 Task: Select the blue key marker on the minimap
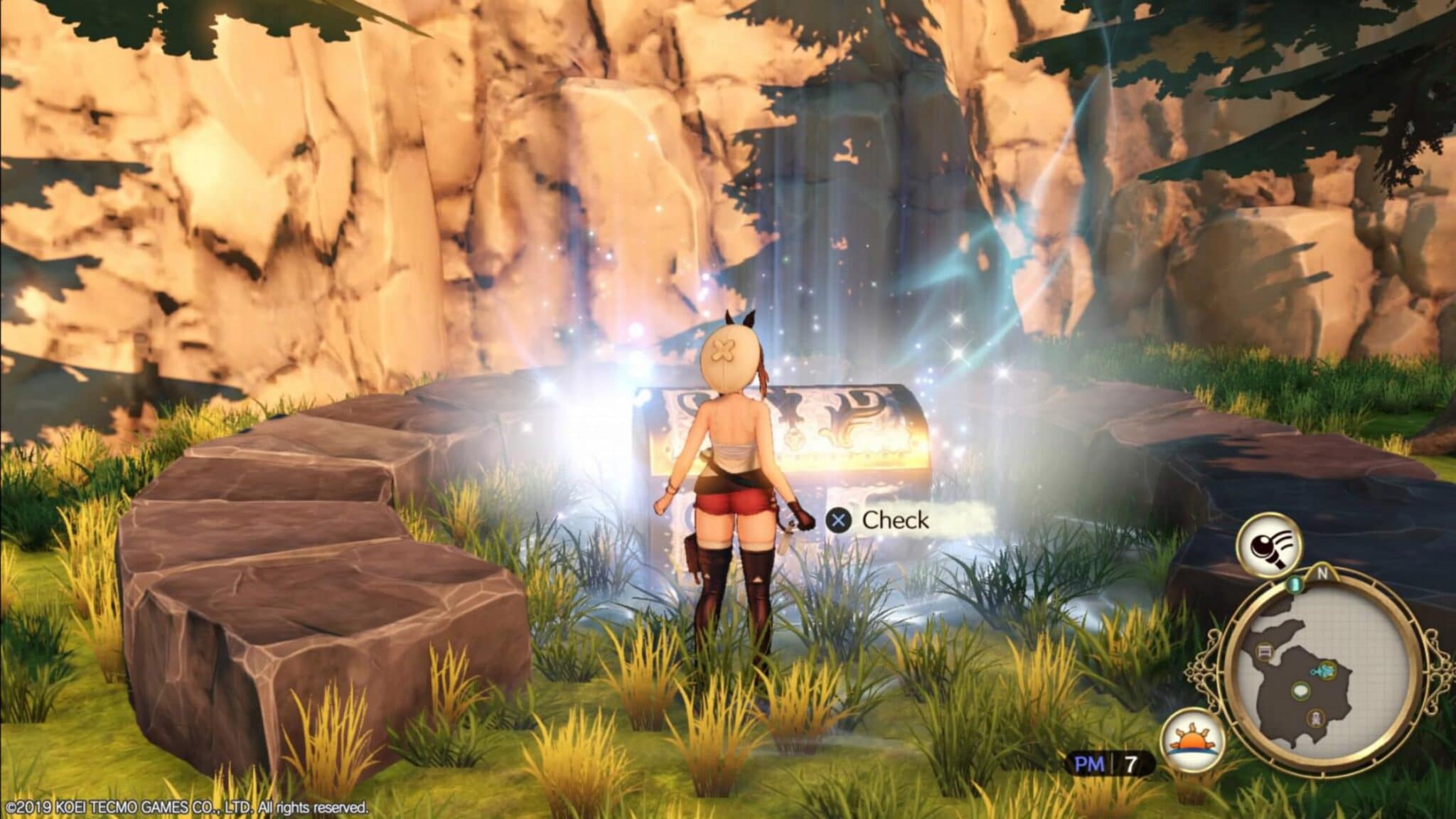pyautogui.click(x=1327, y=669)
